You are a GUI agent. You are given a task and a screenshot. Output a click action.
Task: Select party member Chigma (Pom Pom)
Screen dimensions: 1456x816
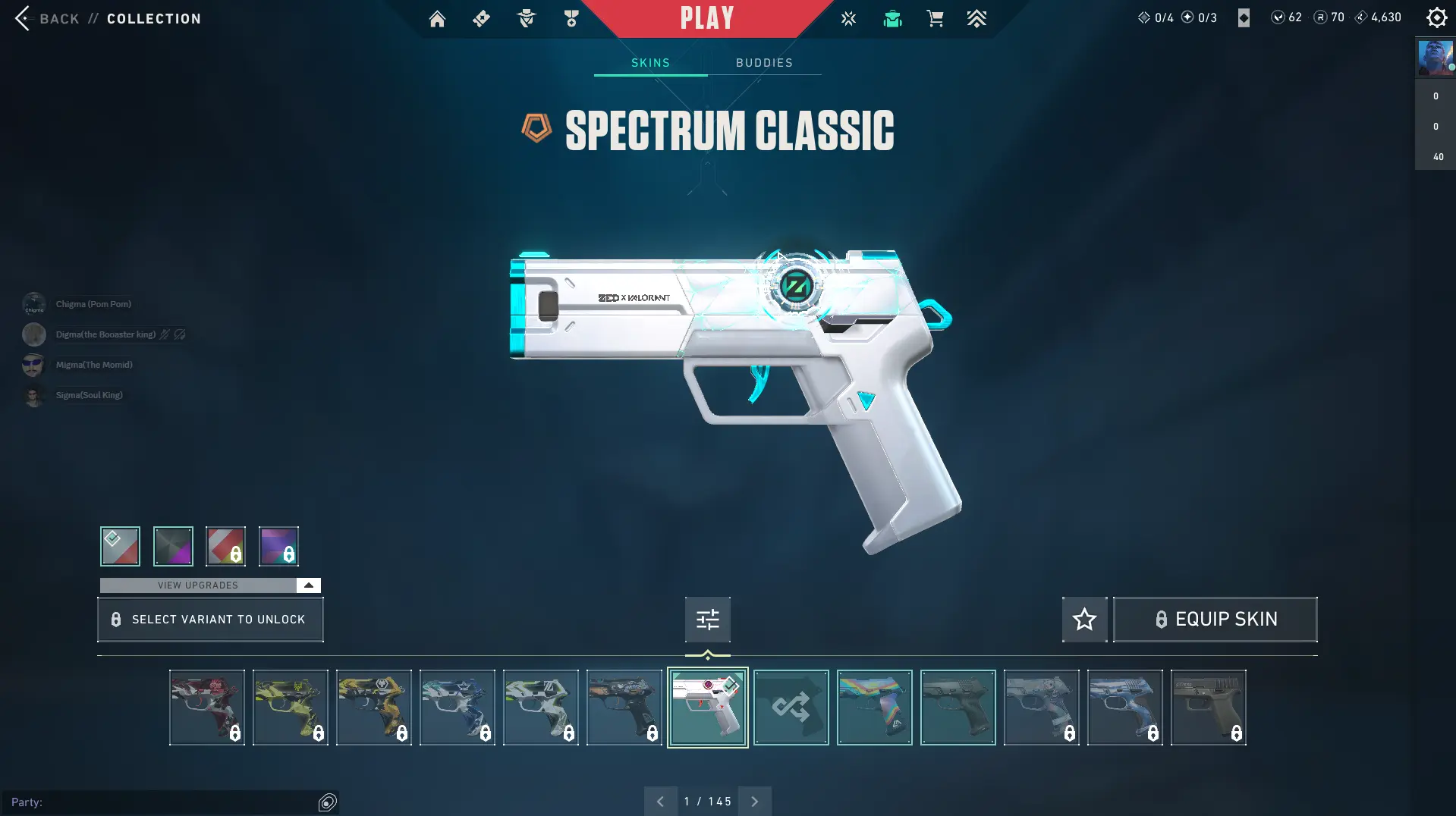(93, 304)
